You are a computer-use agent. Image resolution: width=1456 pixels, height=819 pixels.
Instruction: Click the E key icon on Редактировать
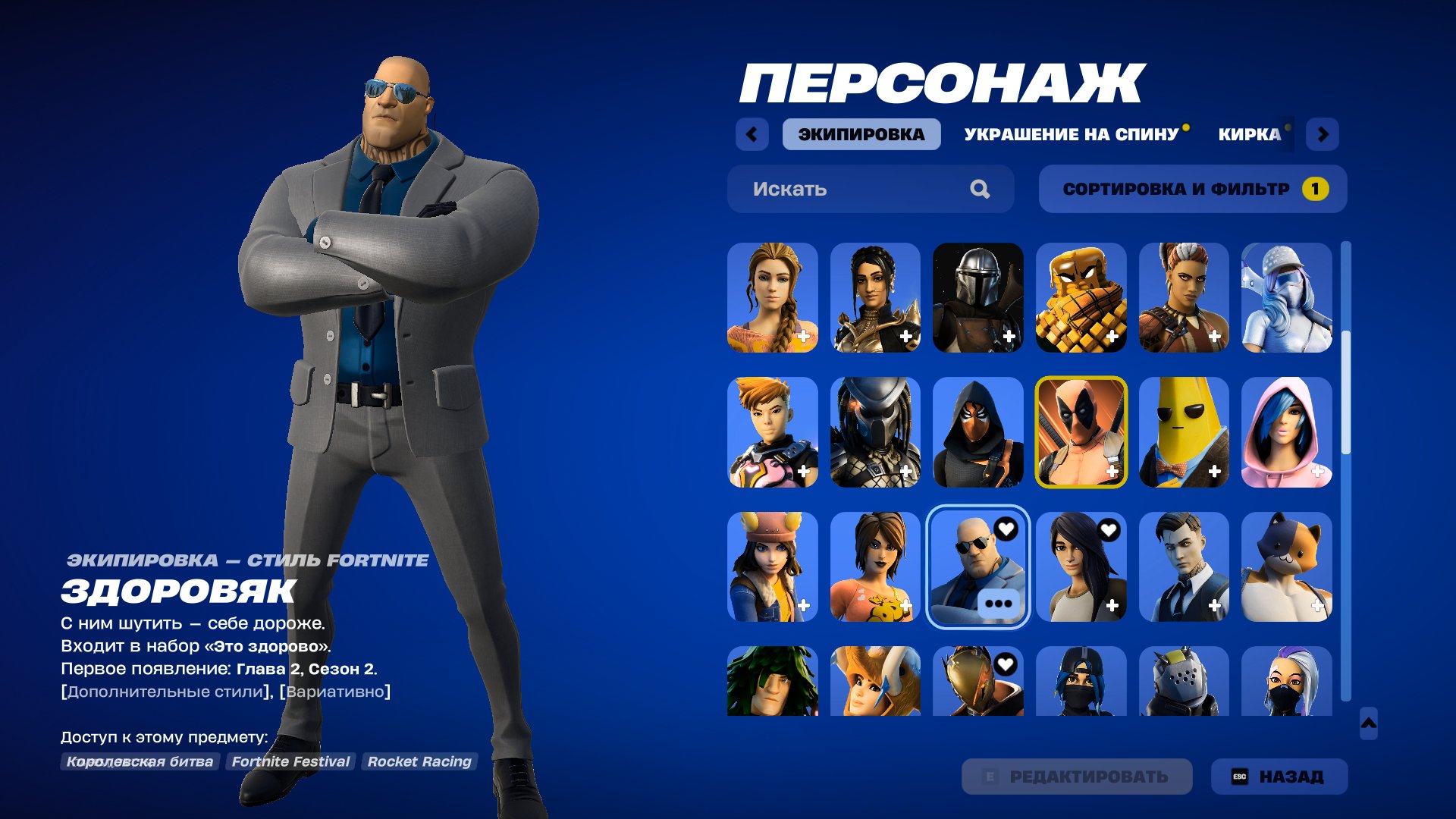[x=990, y=777]
